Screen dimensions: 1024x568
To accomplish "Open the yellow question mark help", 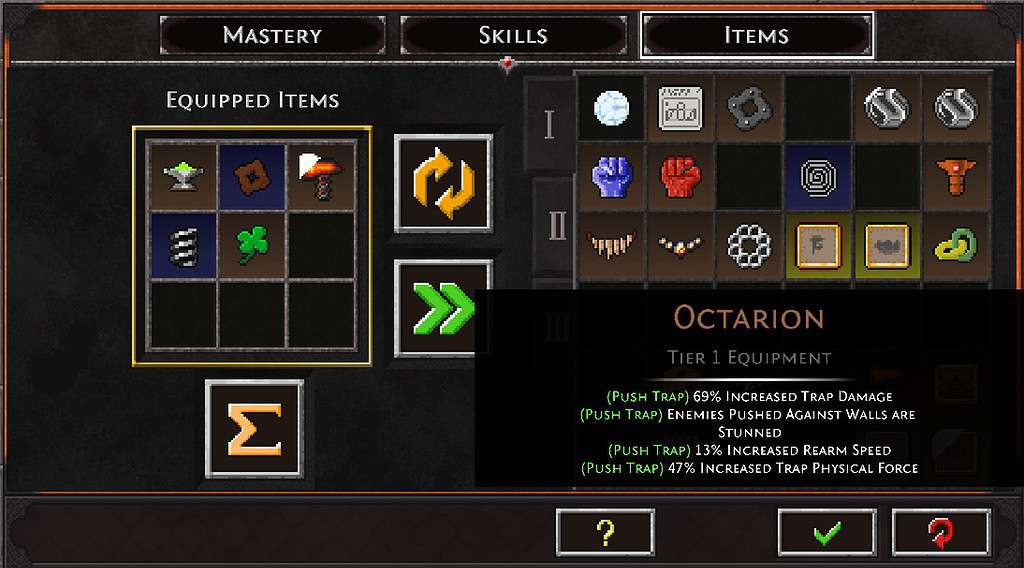I will [x=605, y=532].
